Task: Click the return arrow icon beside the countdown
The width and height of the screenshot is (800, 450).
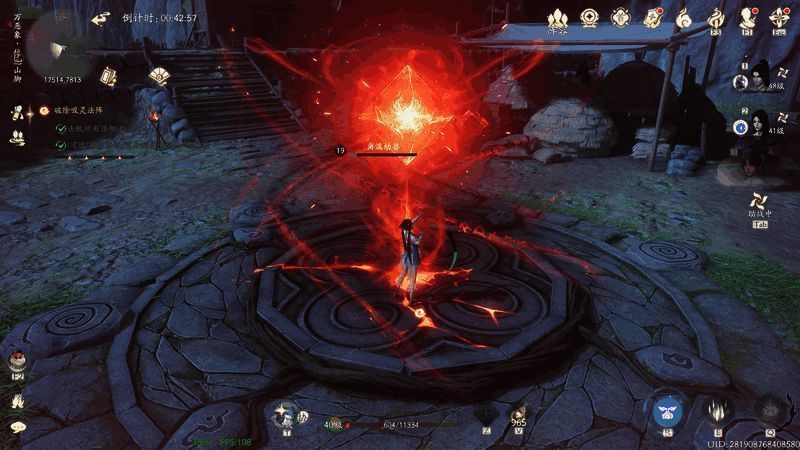Action: pos(100,18)
